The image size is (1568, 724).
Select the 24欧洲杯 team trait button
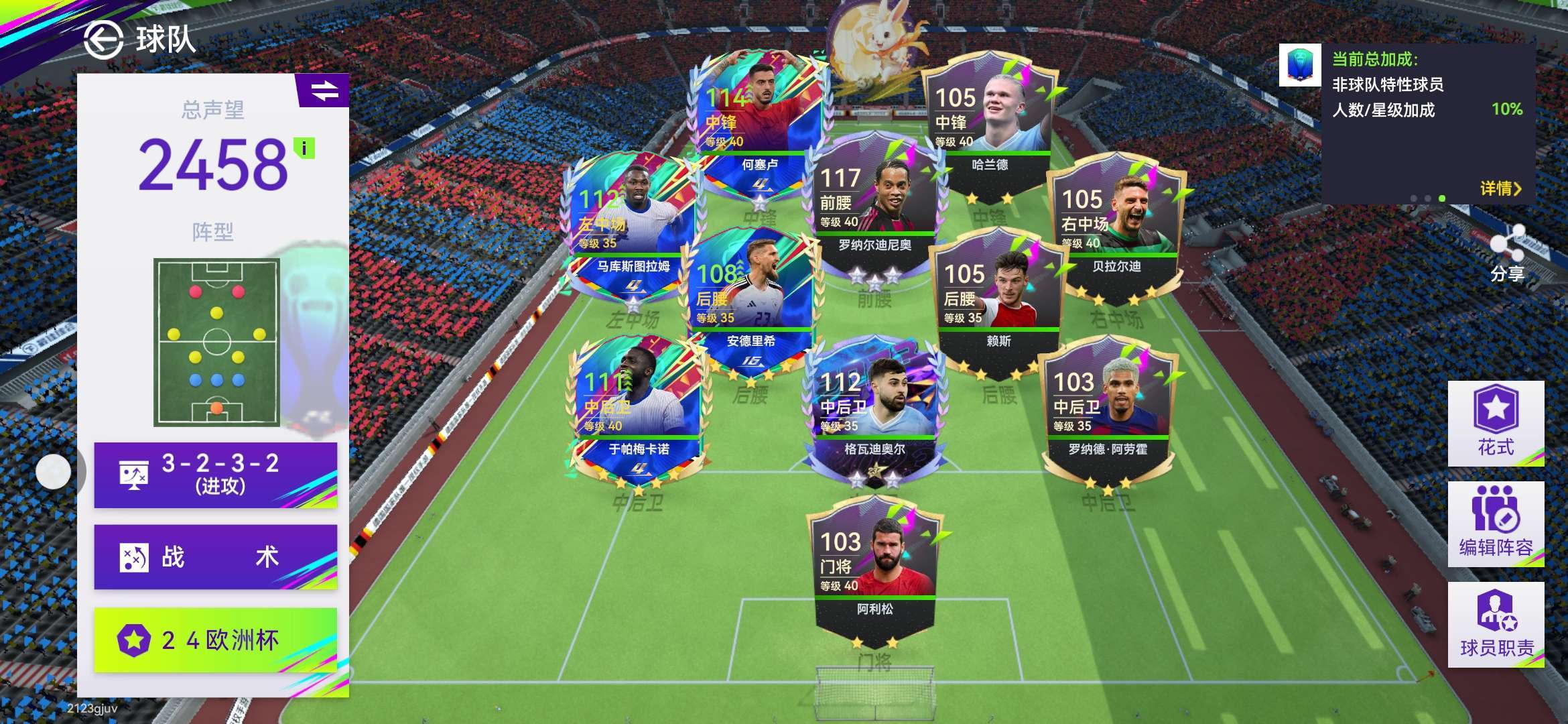coord(216,640)
